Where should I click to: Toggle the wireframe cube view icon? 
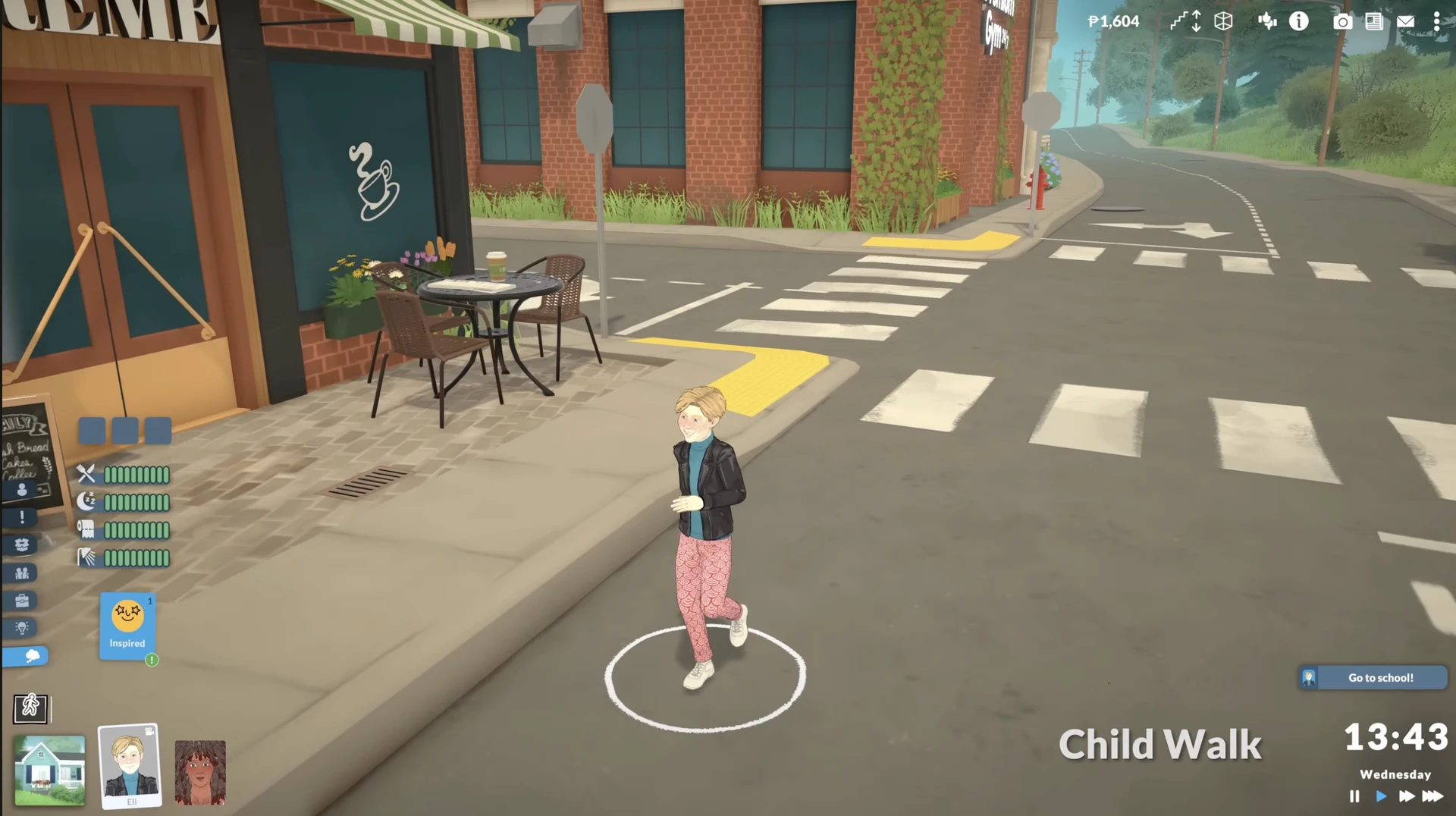click(1223, 21)
